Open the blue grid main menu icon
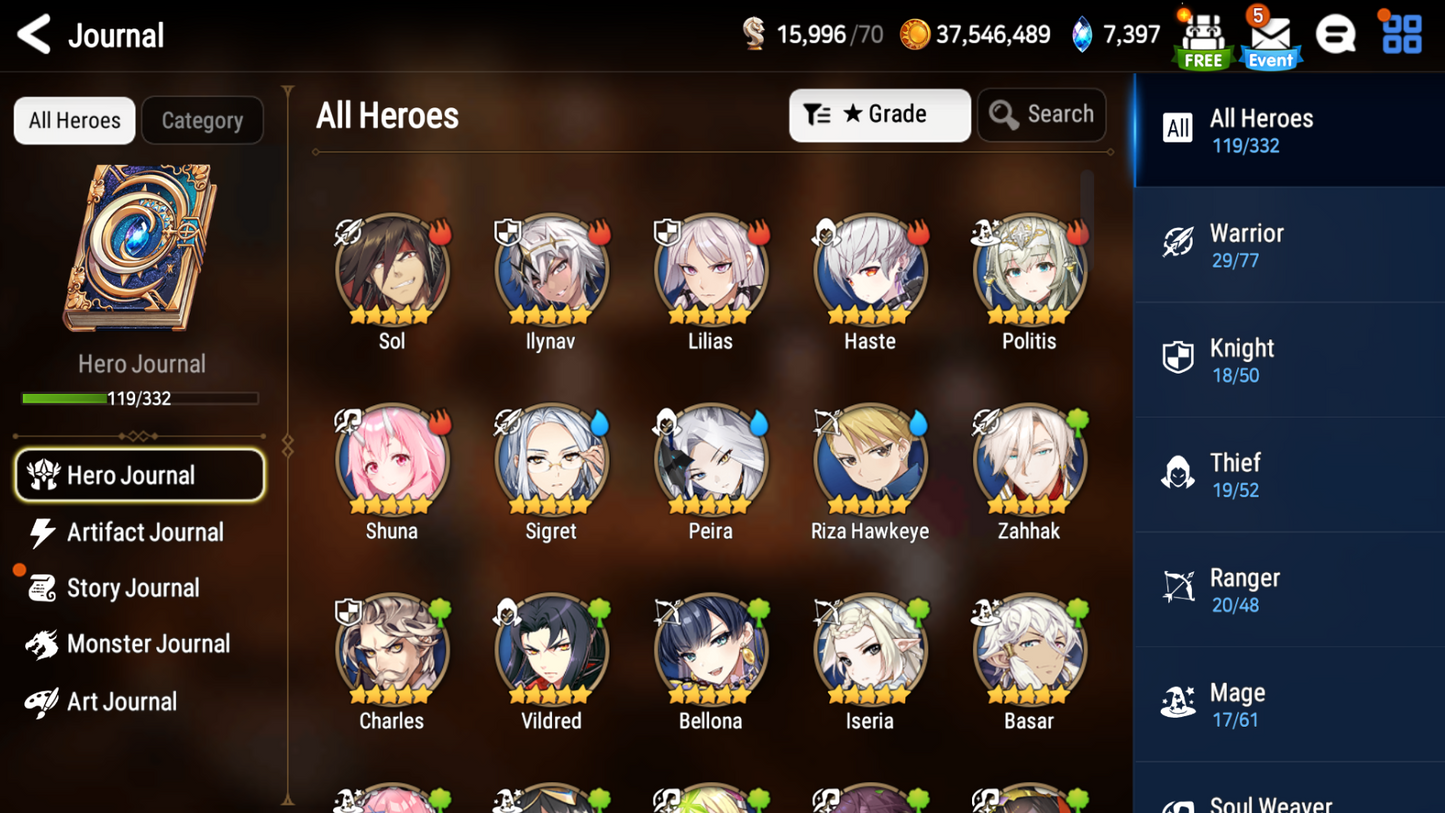Screen dimensions: 1445x813 (x=1400, y=33)
